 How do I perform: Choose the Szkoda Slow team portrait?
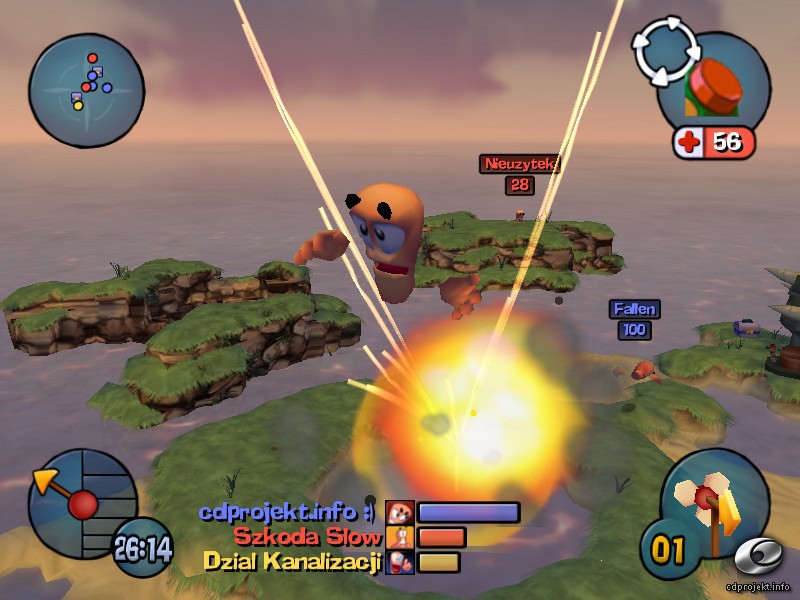400,538
